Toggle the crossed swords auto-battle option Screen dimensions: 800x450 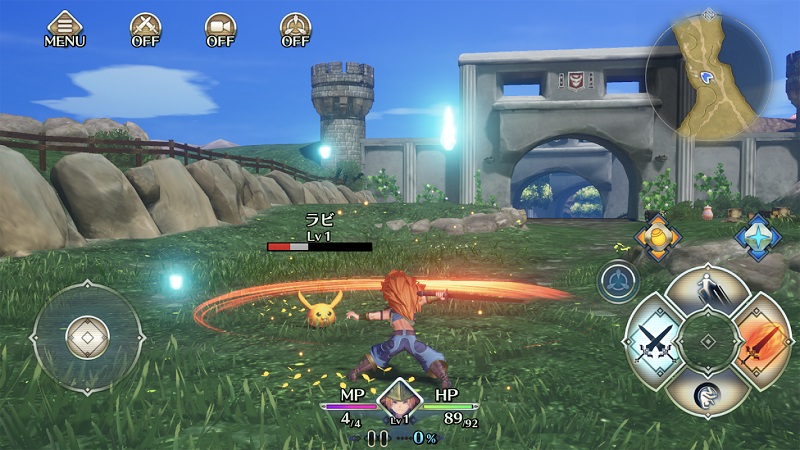coord(146,29)
